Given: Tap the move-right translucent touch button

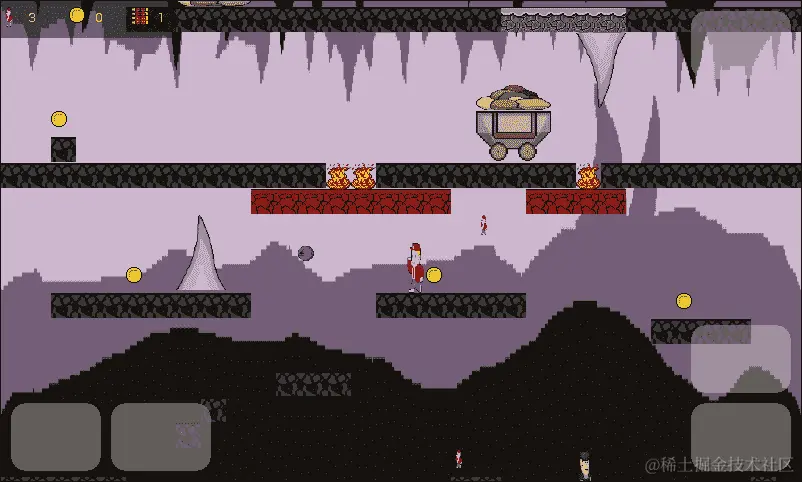Looking at the screenshot, I should coord(160,436).
